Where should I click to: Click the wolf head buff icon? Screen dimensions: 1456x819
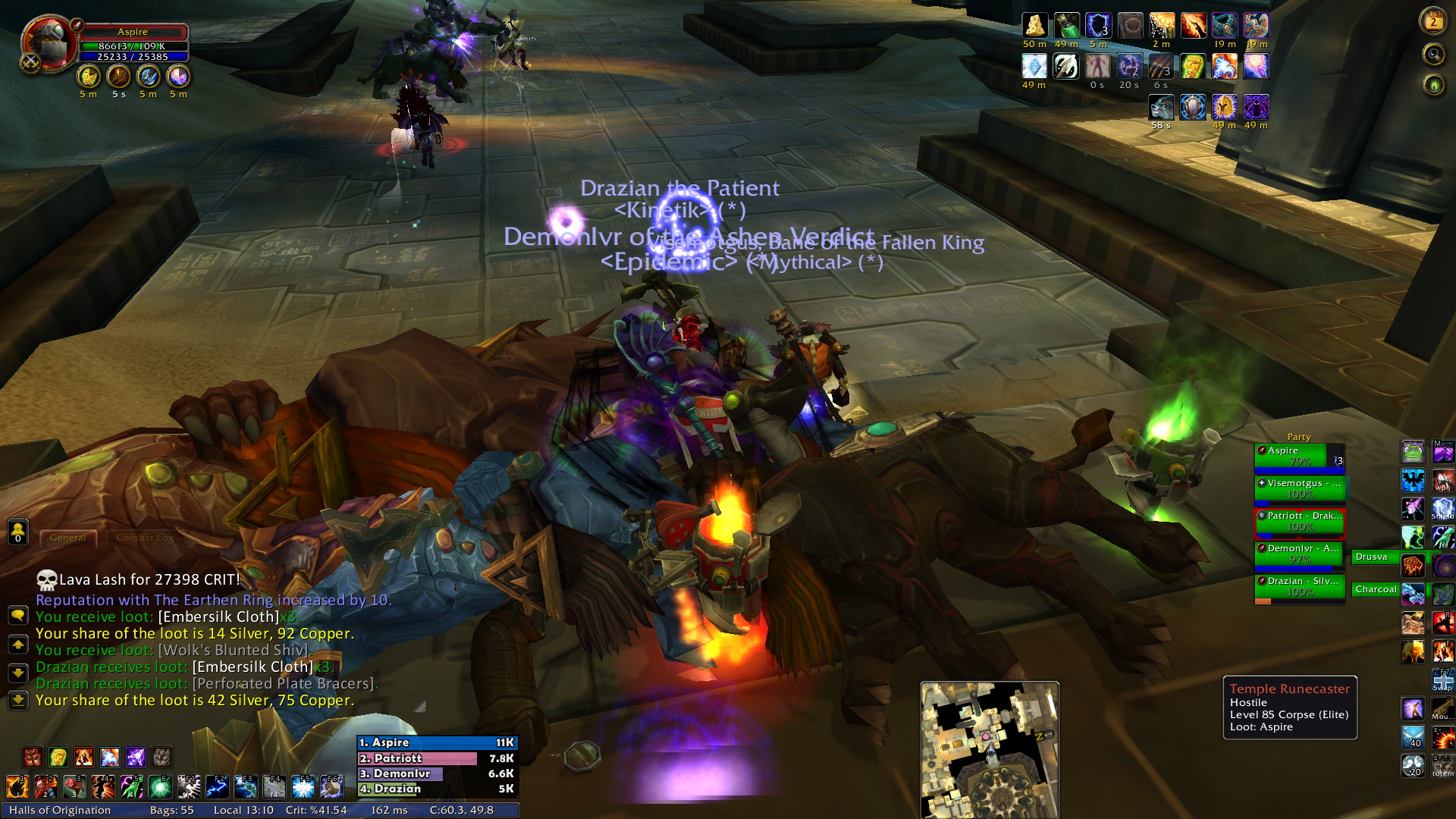click(x=1161, y=108)
